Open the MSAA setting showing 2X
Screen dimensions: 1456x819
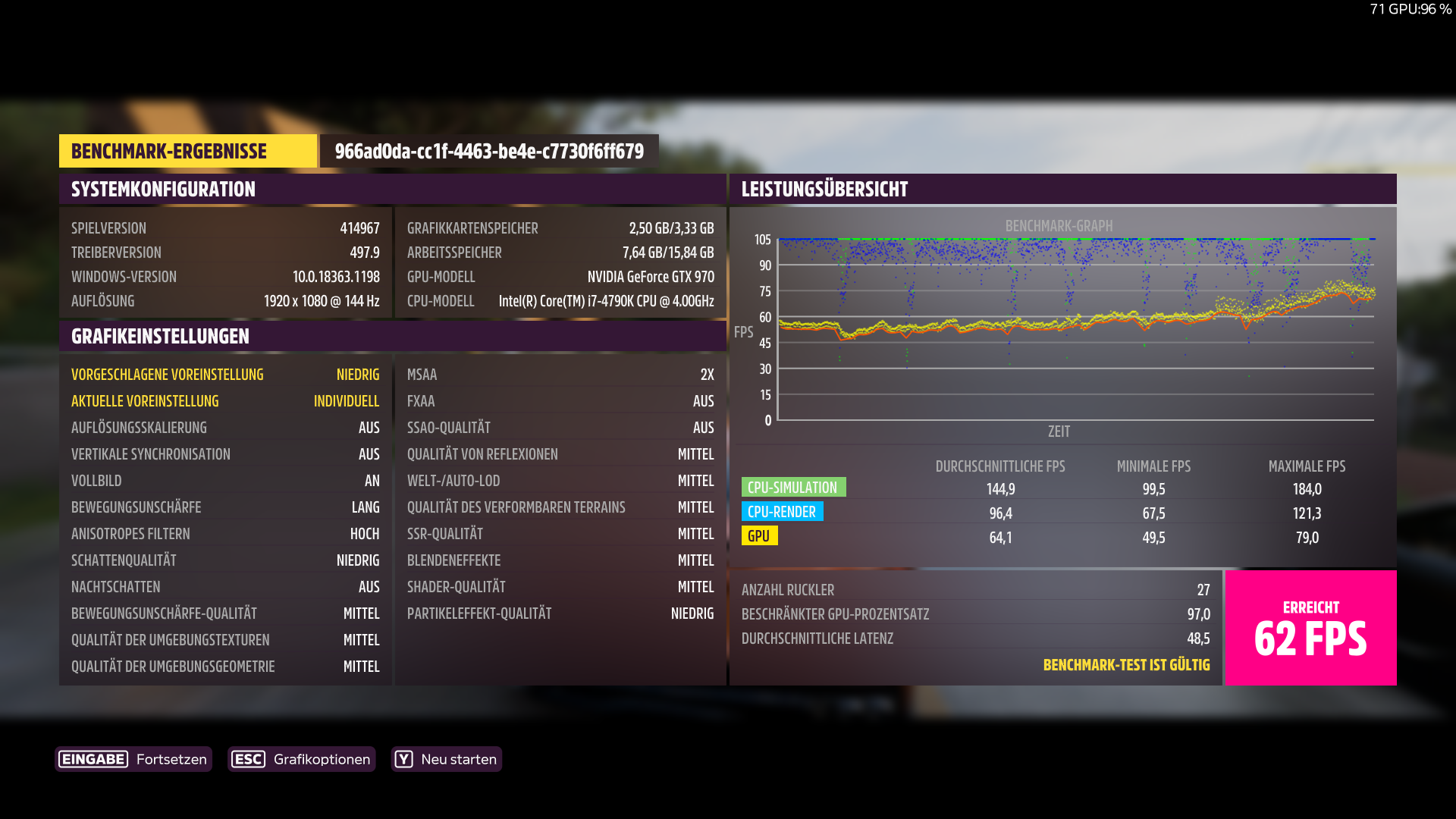[x=560, y=374]
